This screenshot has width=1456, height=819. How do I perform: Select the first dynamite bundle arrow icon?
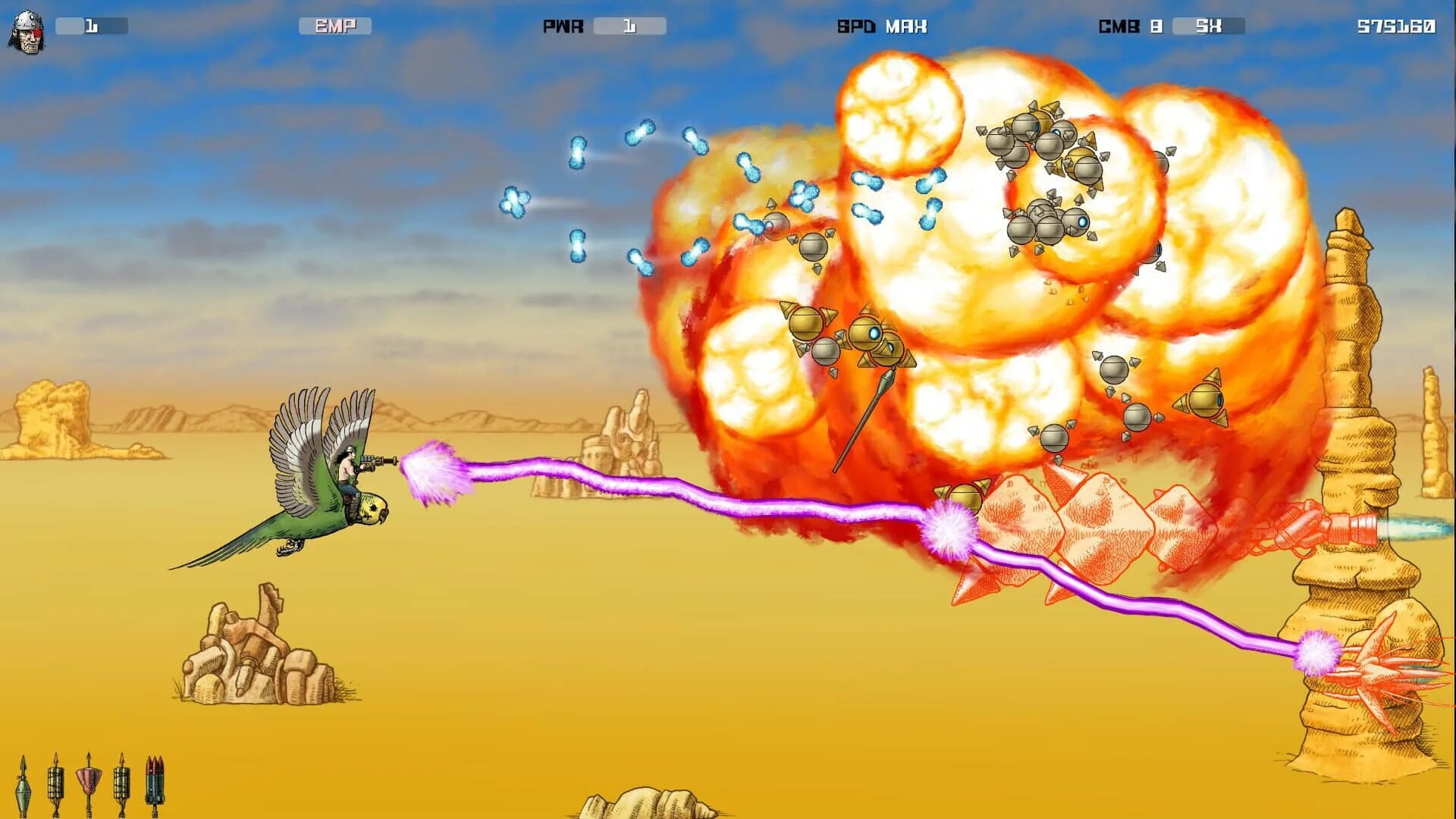(55, 785)
